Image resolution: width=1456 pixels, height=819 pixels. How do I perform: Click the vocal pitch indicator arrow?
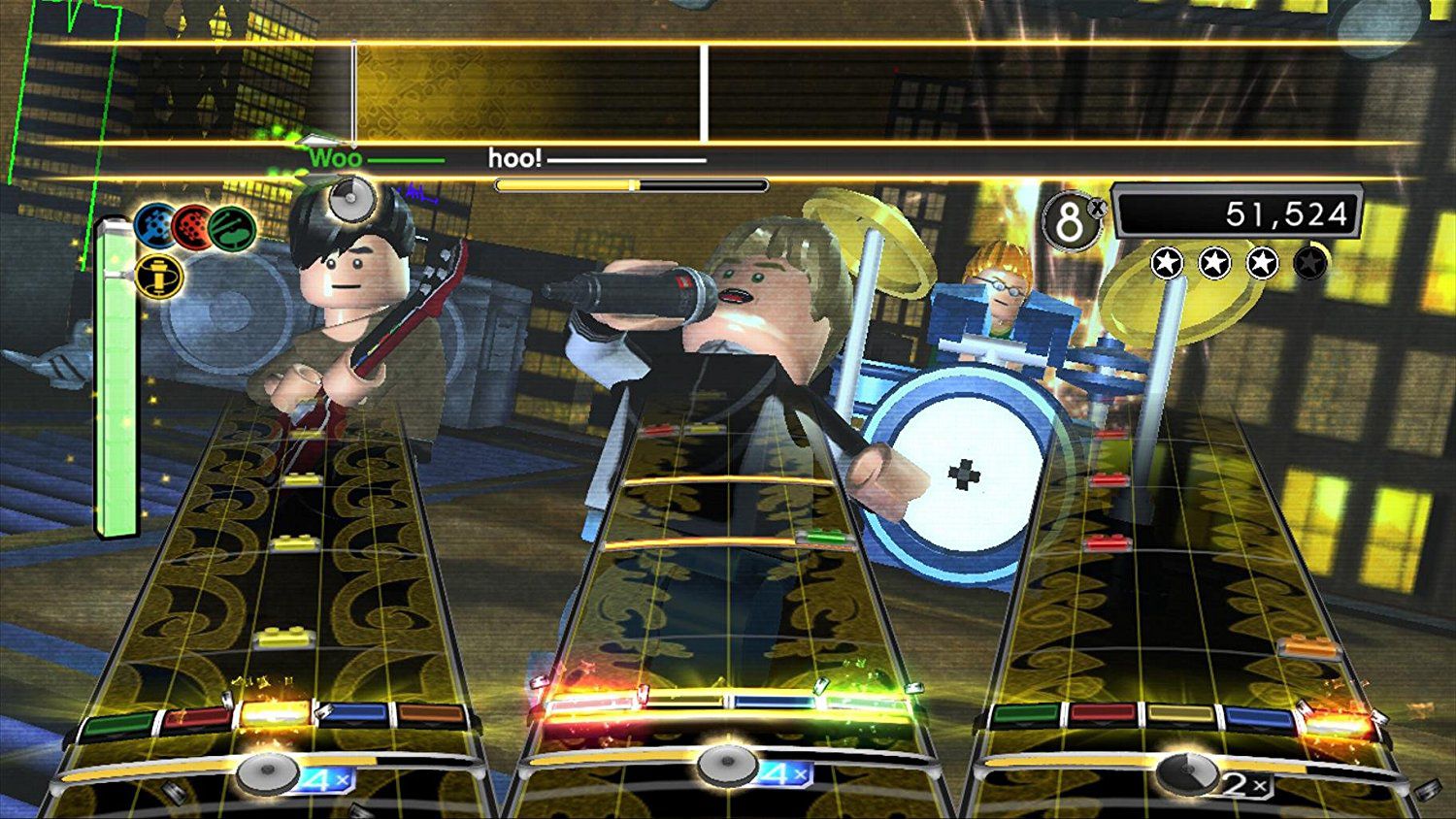coord(318,142)
